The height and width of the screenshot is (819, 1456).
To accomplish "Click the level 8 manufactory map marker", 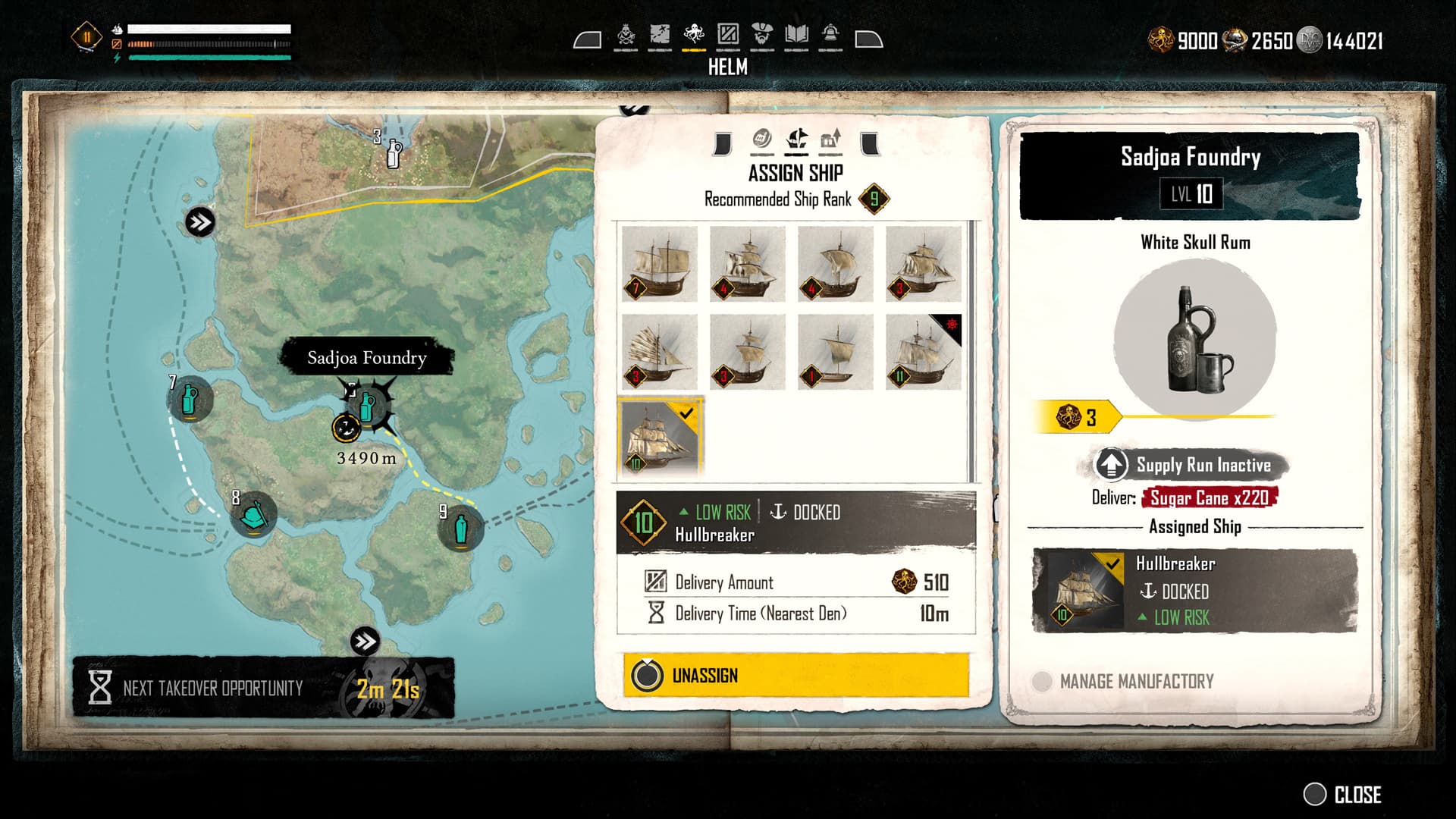I will tap(253, 516).
